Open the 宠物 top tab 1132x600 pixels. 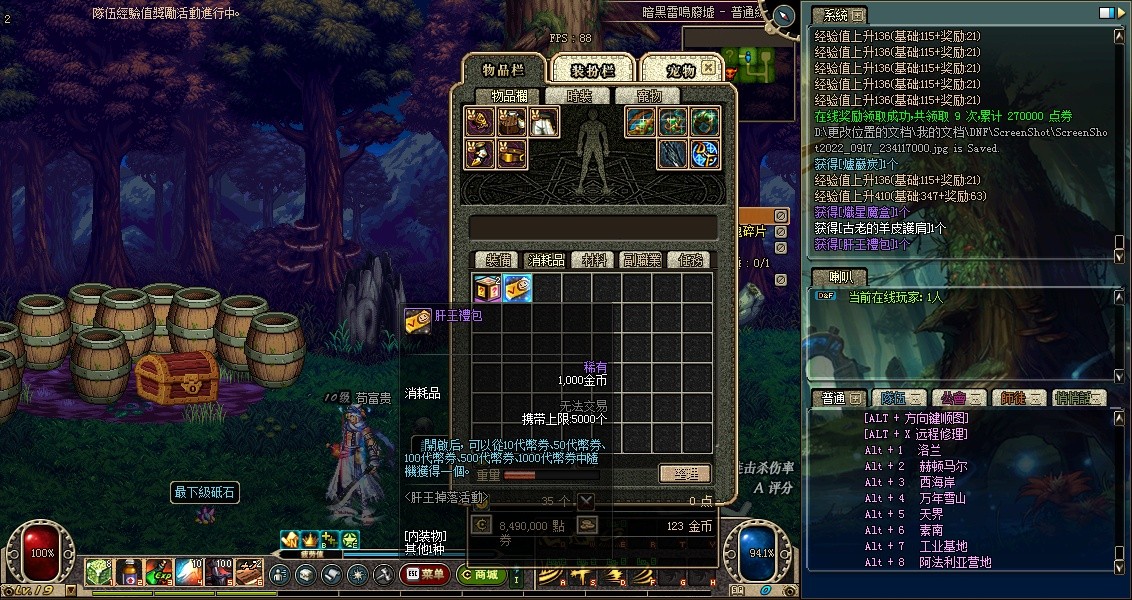(x=680, y=70)
